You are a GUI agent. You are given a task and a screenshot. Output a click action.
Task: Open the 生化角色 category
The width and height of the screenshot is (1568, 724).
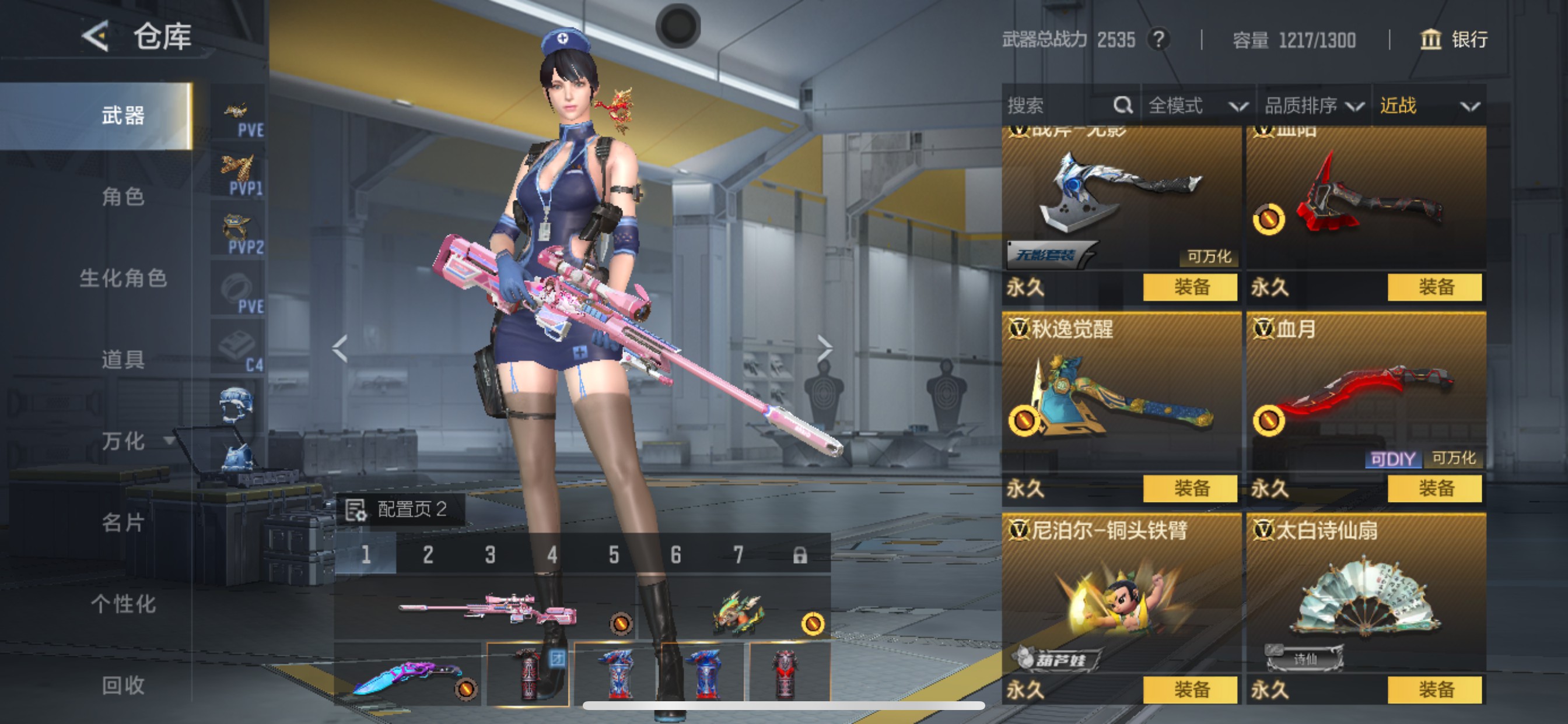point(123,279)
